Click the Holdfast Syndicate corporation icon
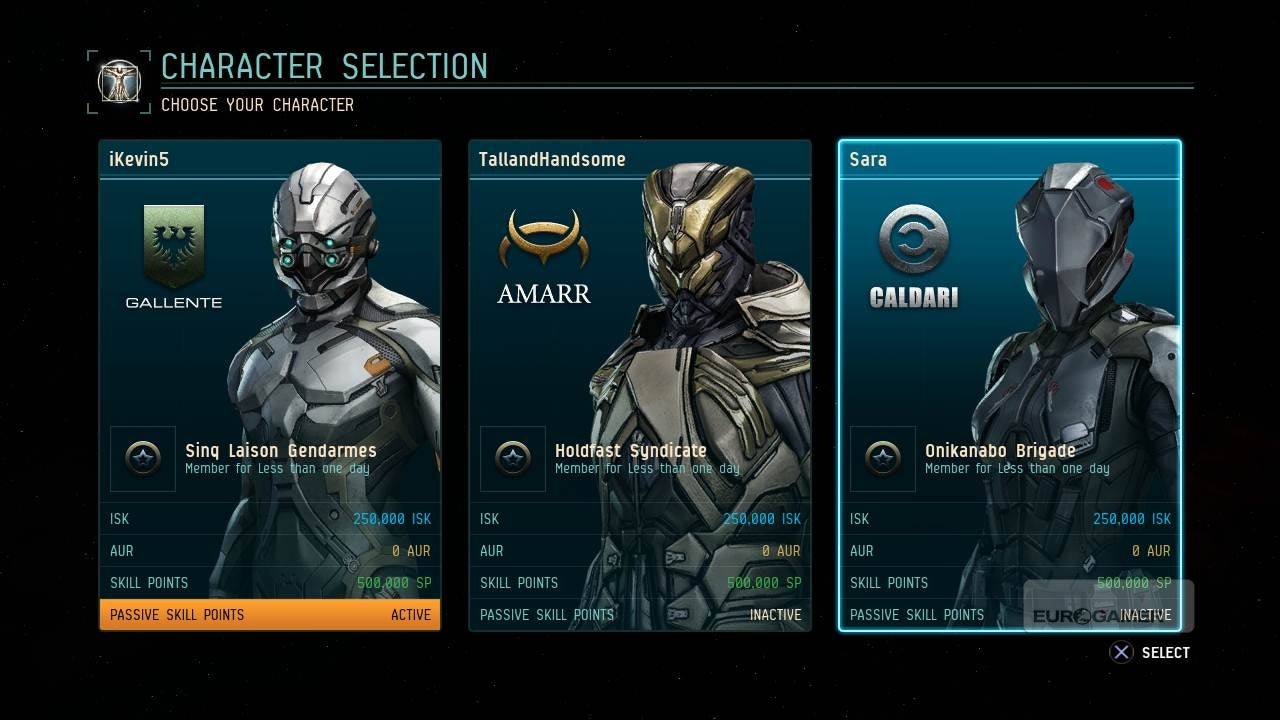1280x720 pixels. tap(513, 459)
